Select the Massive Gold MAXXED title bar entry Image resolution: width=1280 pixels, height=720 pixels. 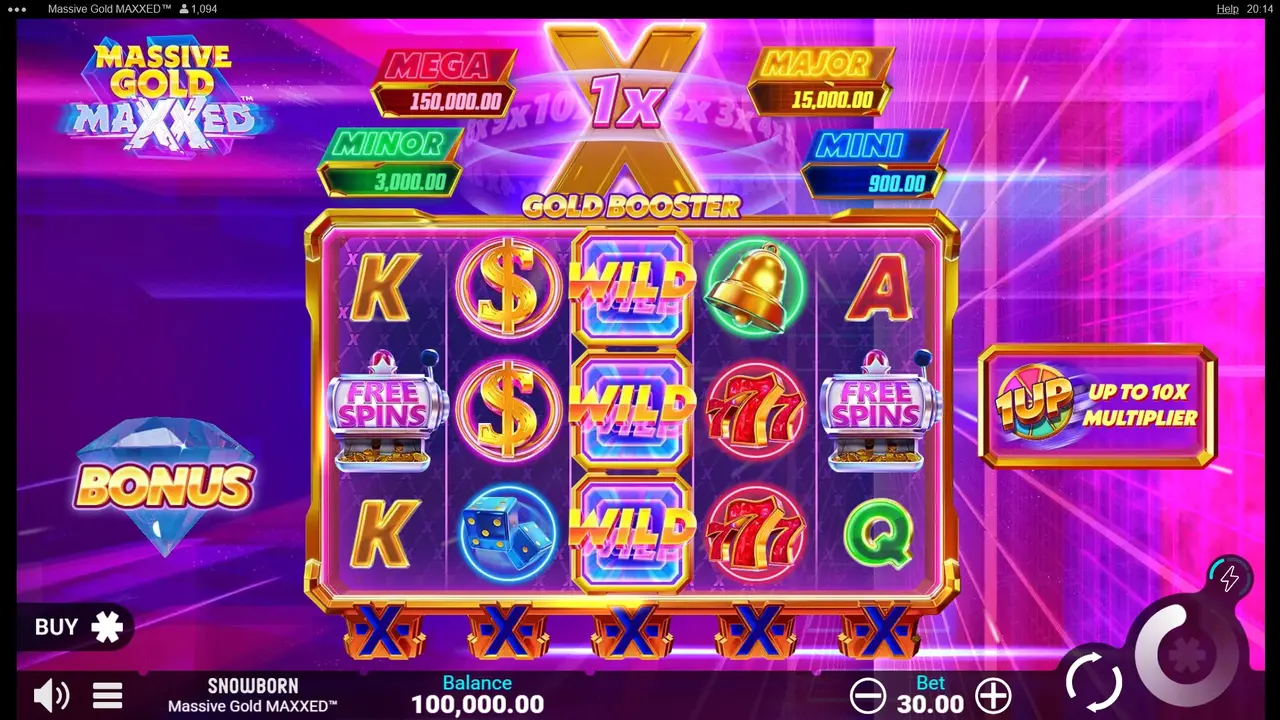coord(110,9)
